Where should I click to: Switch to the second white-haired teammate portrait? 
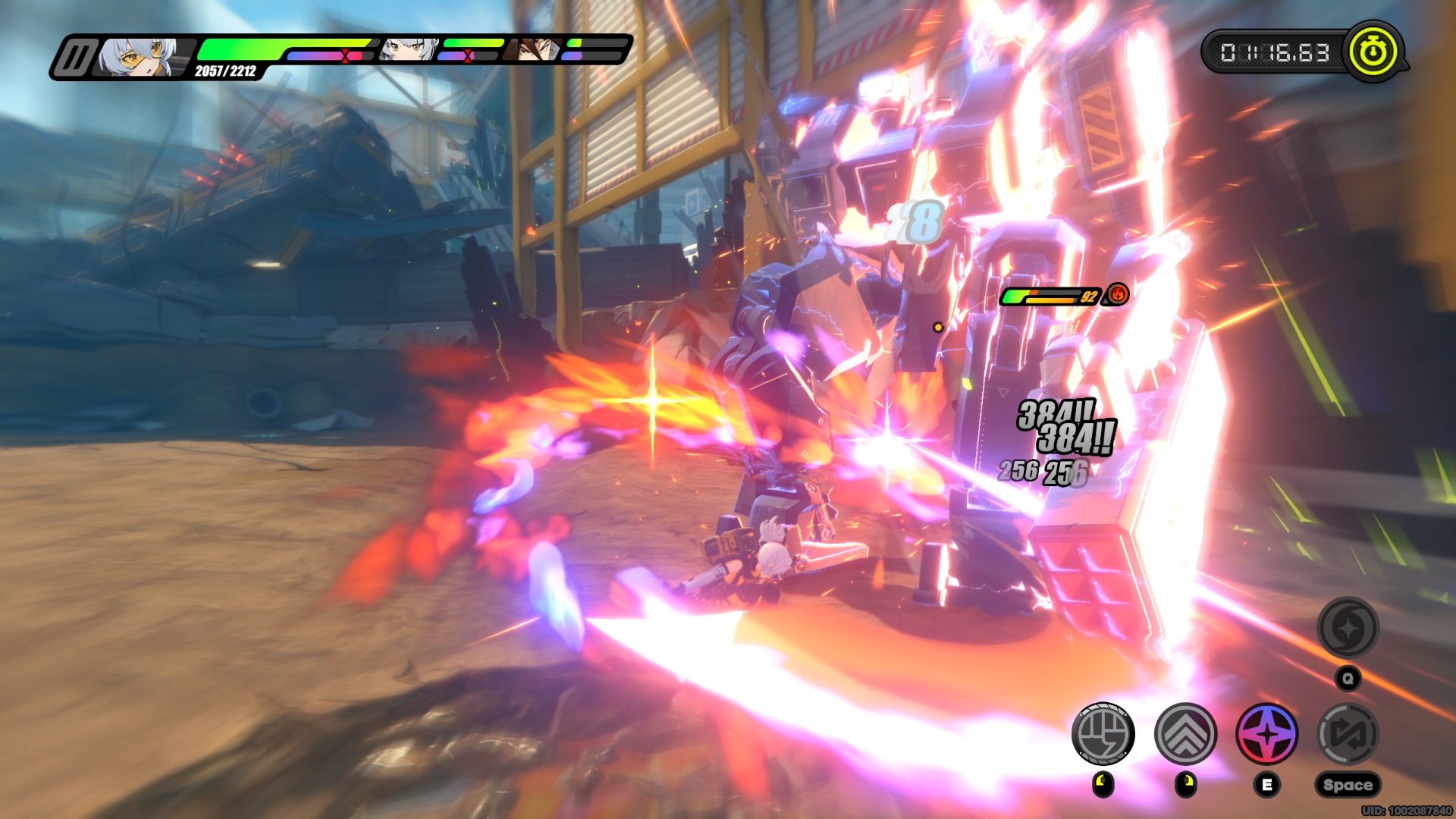click(x=409, y=49)
